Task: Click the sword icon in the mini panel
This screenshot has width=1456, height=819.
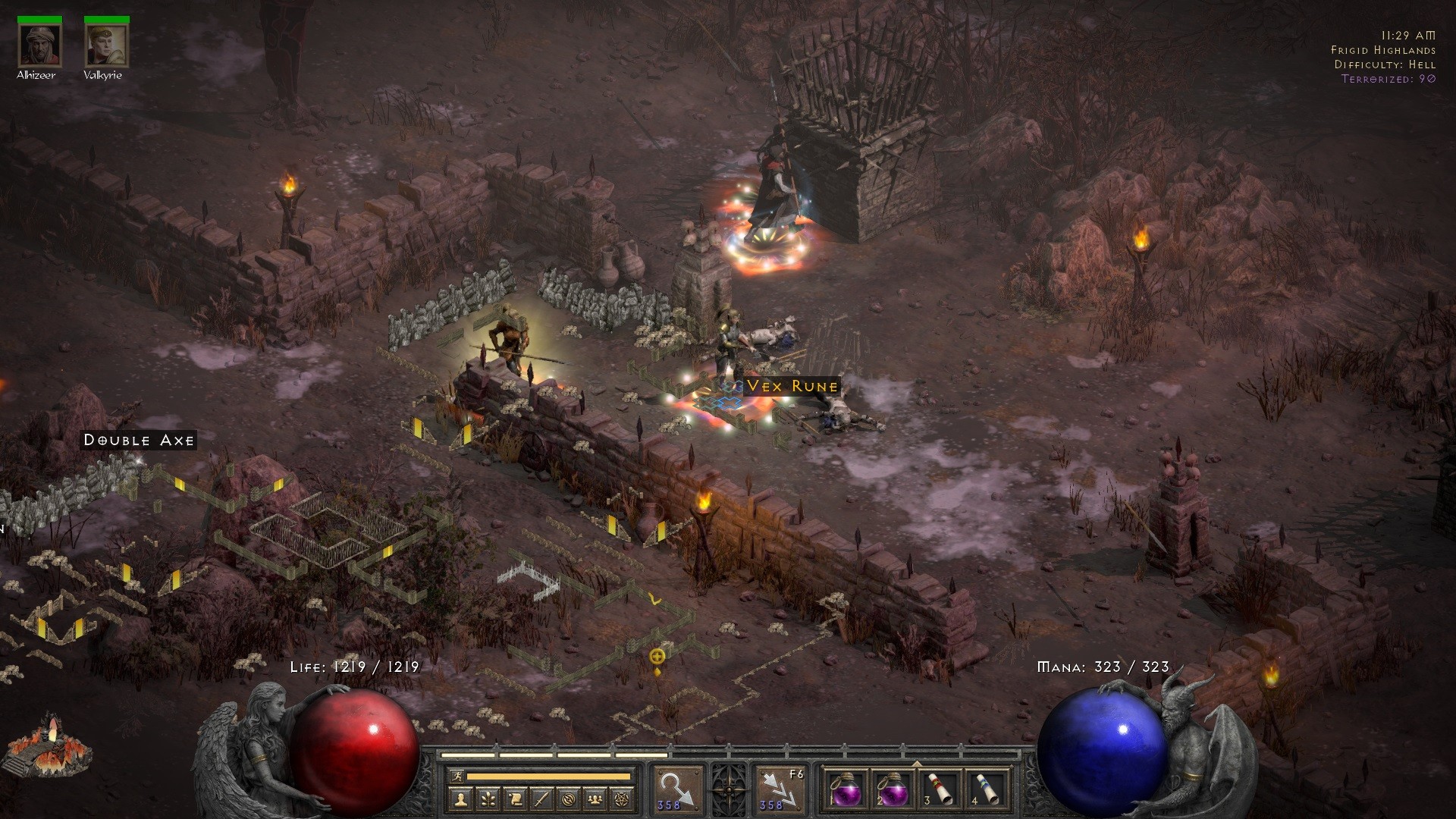Action: click(x=543, y=799)
